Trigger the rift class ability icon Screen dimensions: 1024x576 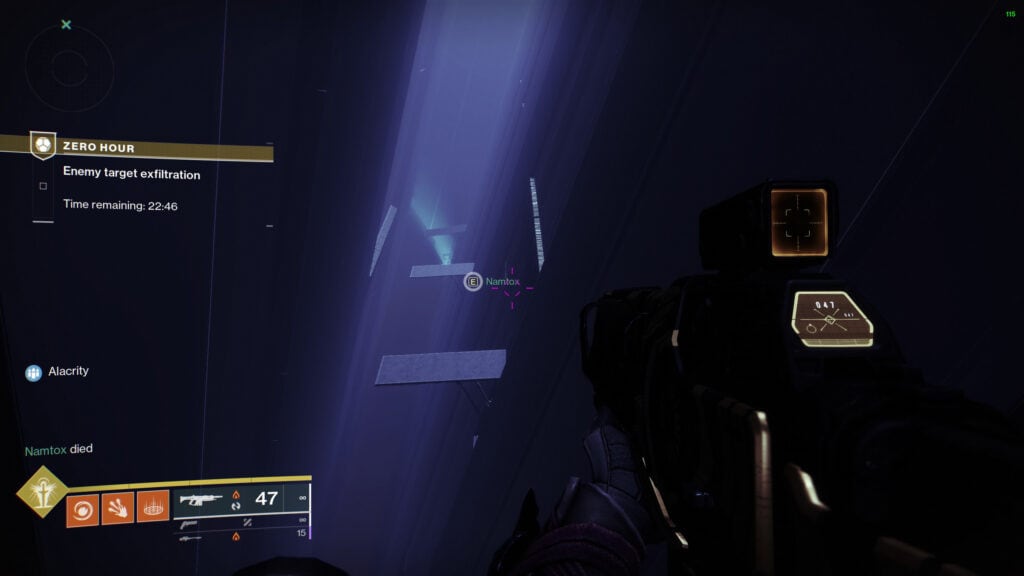tap(152, 509)
